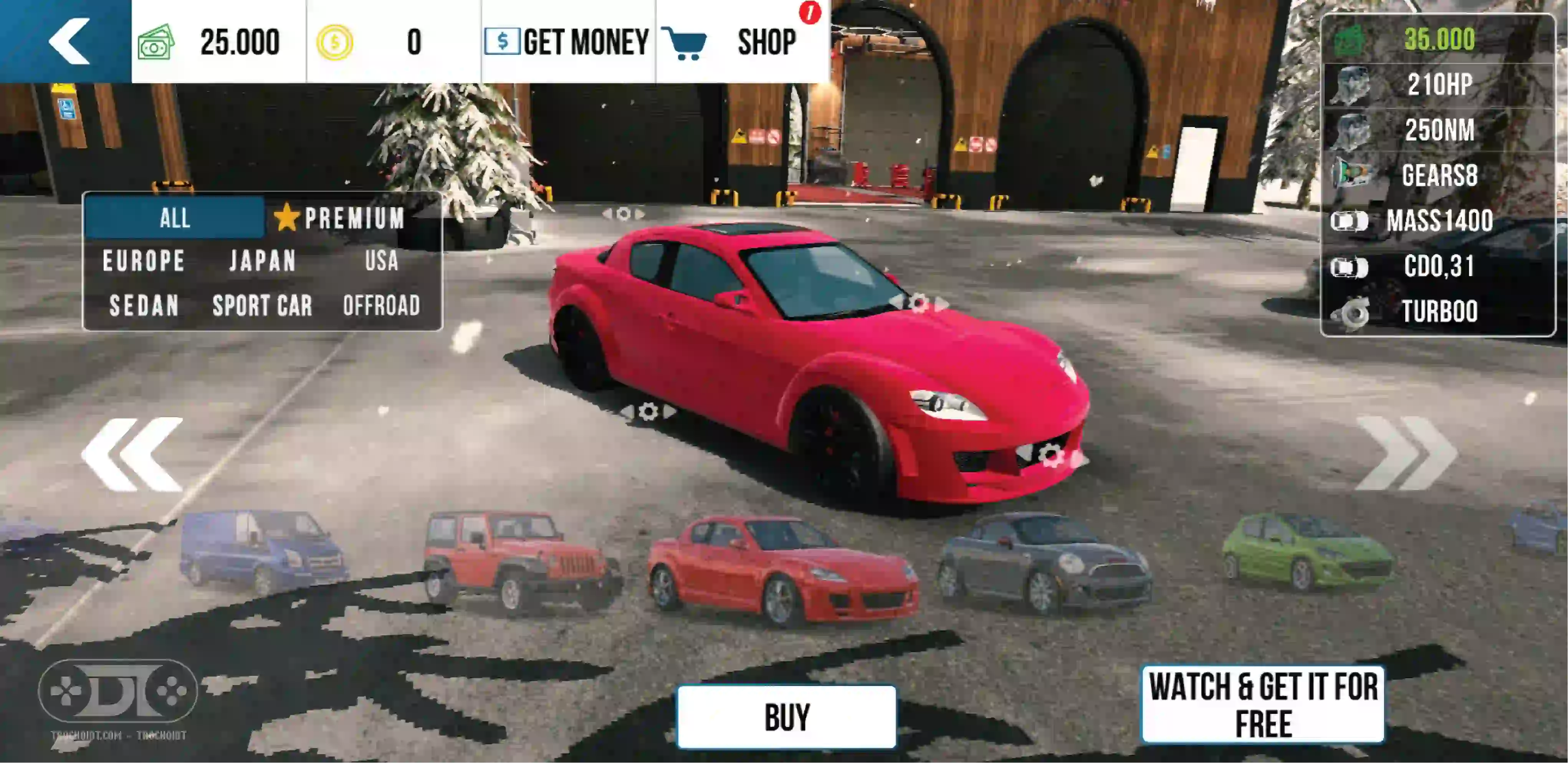The height and width of the screenshot is (763, 1568).
Task: Select the Europe car category
Action: (x=144, y=261)
